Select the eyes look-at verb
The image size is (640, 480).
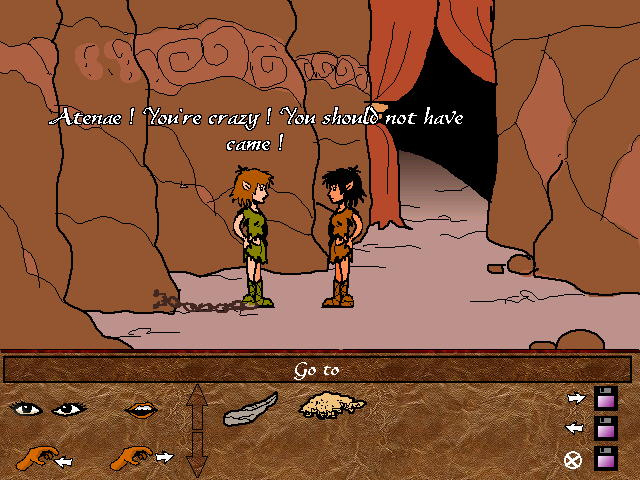[50, 408]
